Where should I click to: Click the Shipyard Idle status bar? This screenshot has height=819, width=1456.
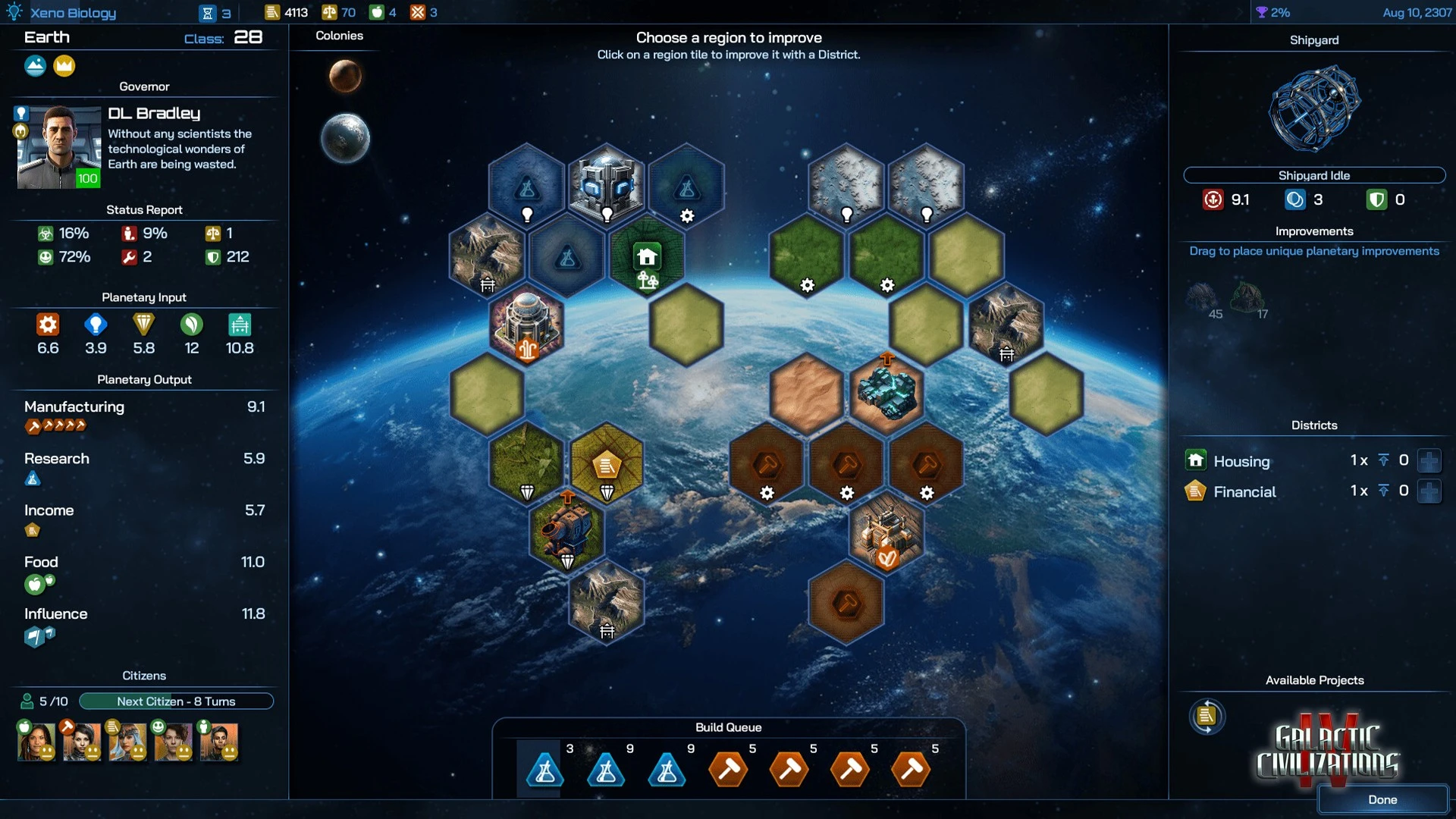[1313, 175]
